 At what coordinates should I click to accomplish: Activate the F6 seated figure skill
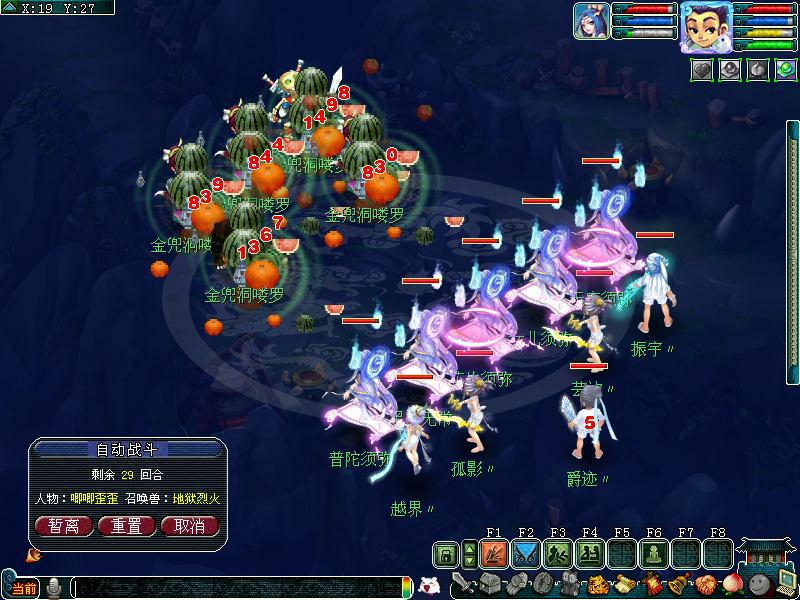(x=654, y=554)
